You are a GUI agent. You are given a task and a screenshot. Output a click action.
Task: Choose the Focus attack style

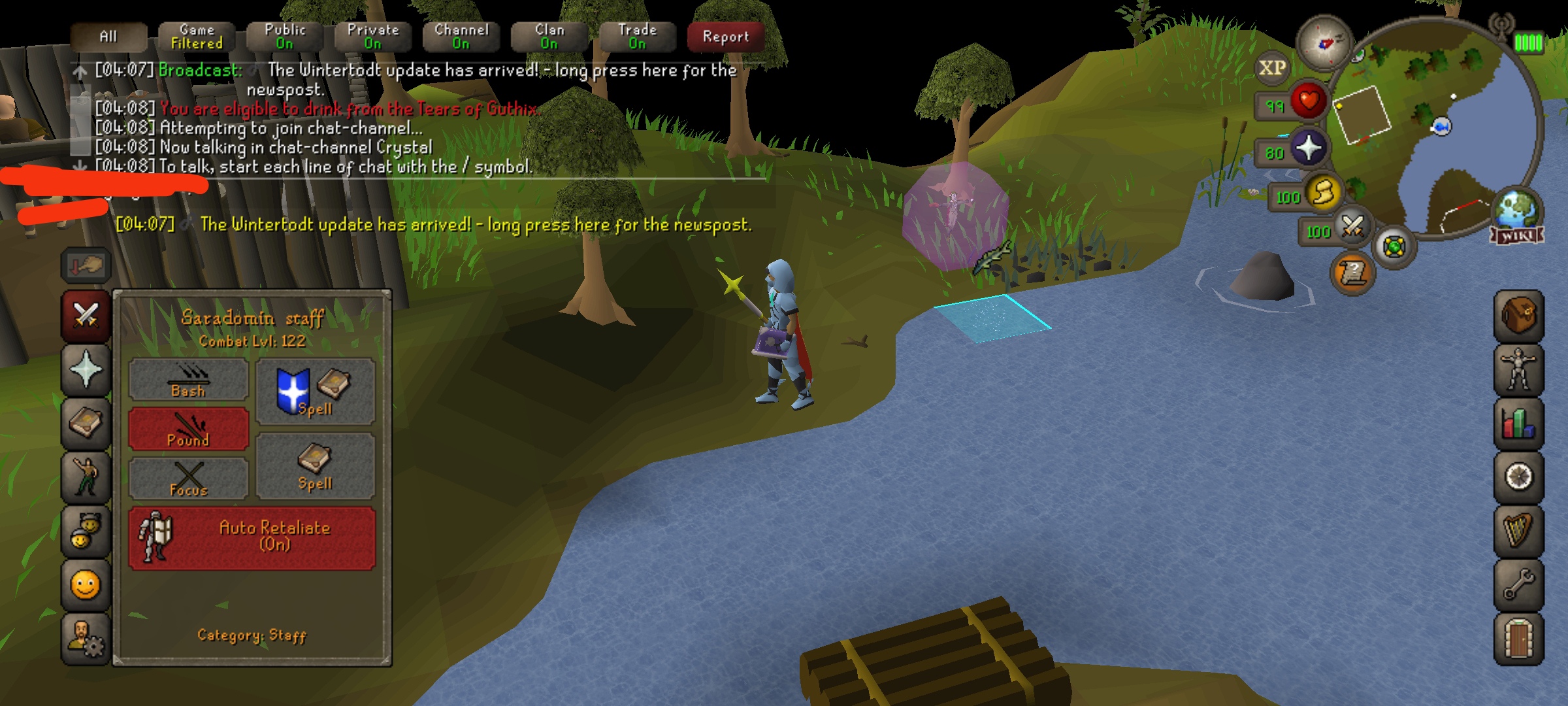coord(188,479)
